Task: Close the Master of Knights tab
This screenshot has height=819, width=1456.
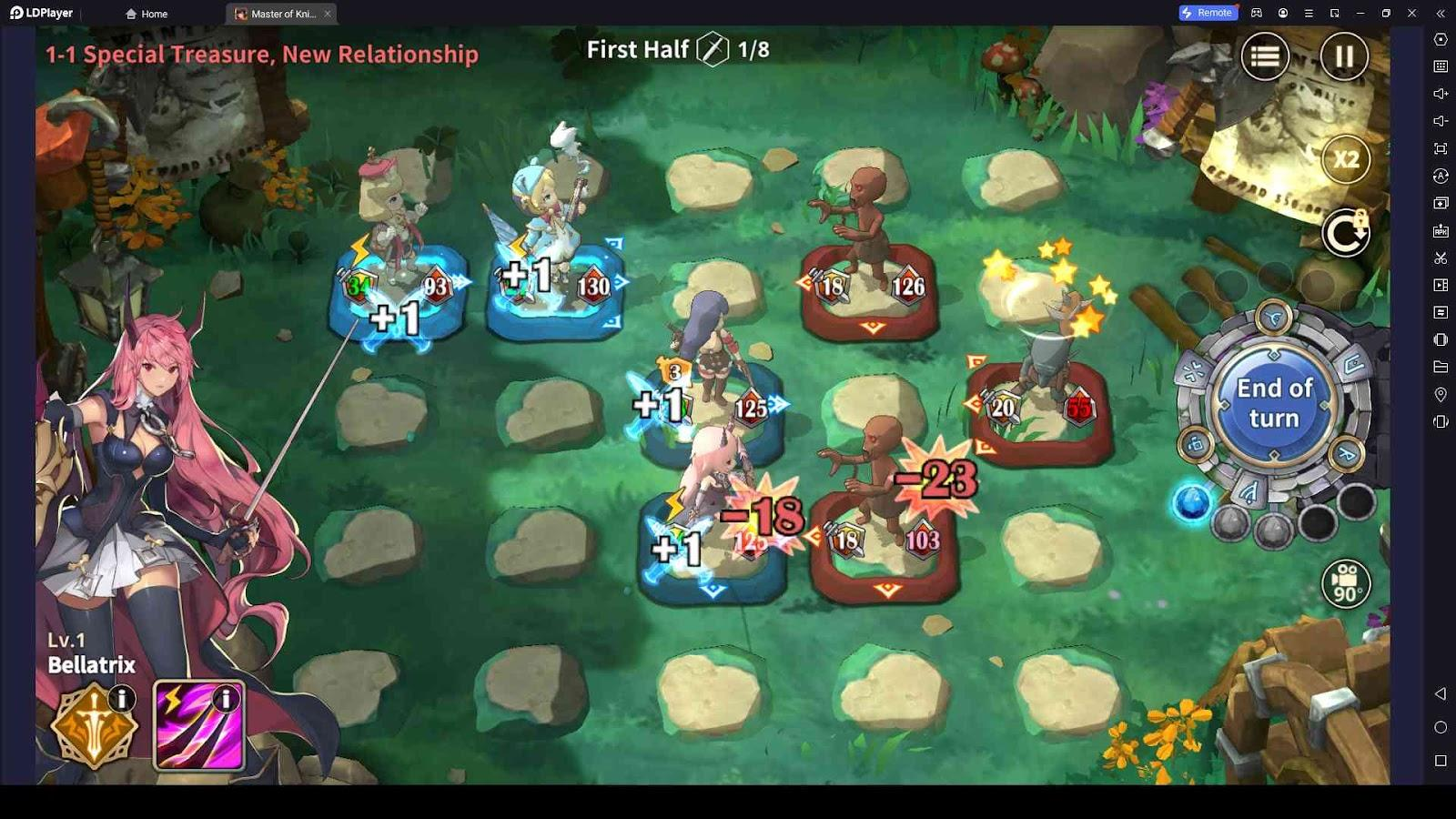Action: click(x=328, y=14)
